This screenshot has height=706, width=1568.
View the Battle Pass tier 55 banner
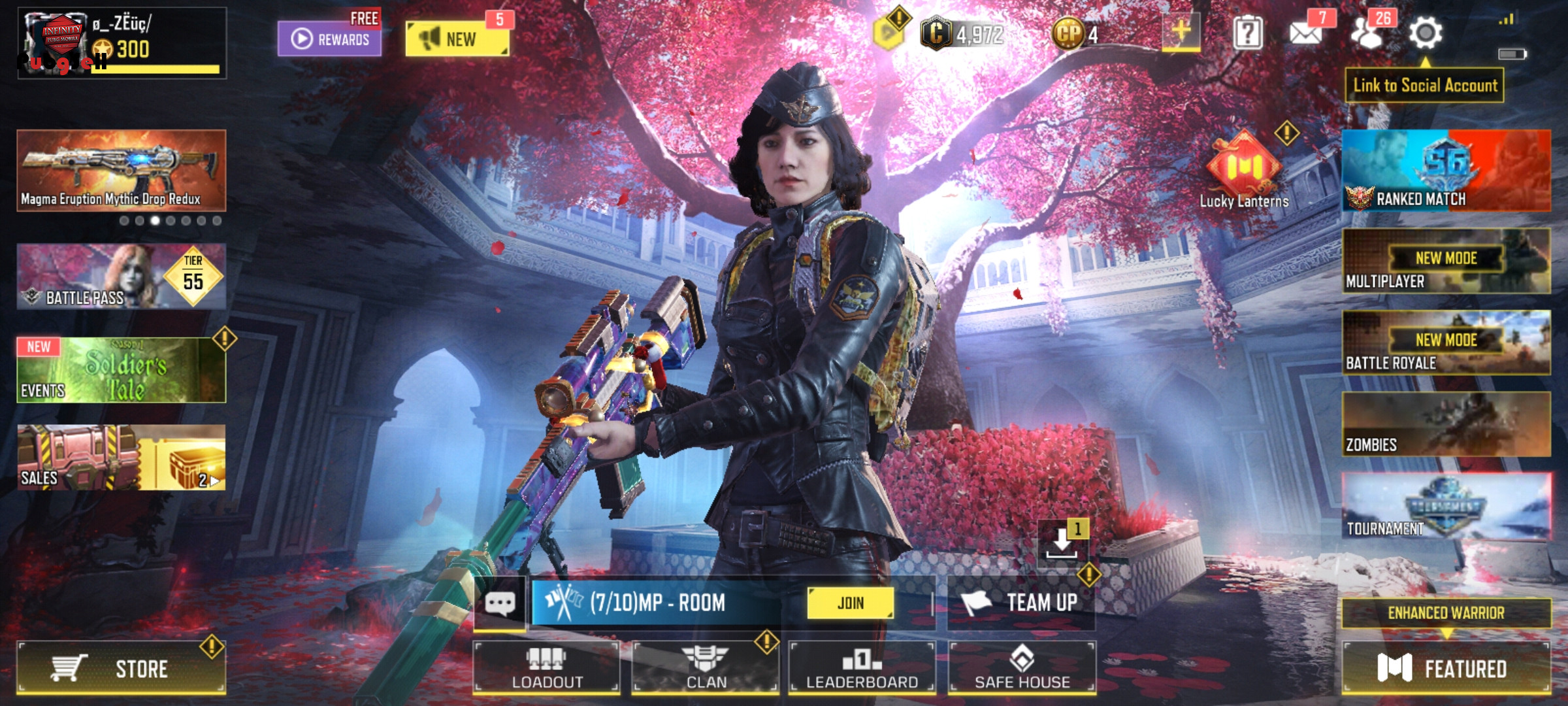(x=122, y=277)
